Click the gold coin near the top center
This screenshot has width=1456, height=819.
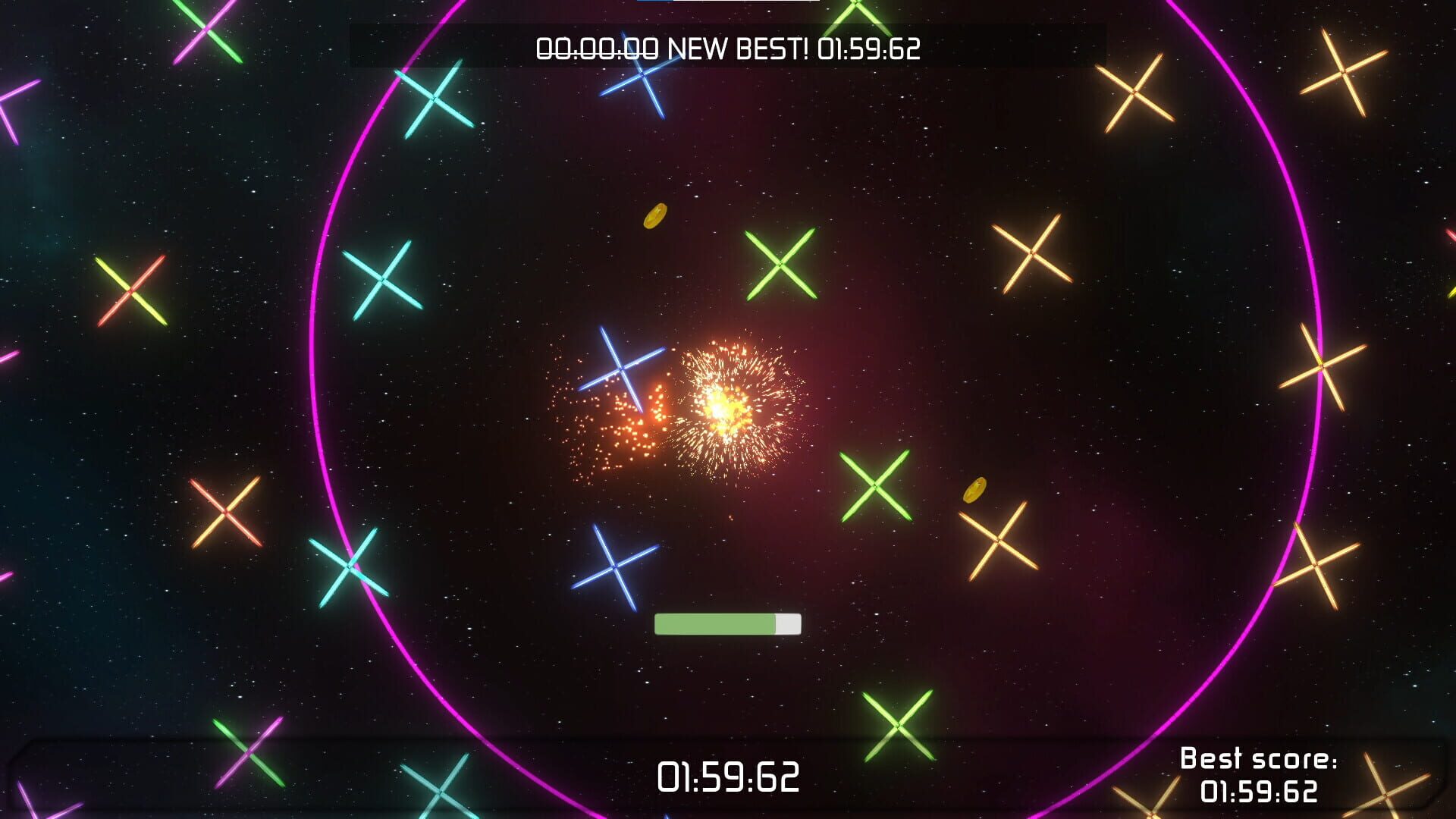[x=656, y=217]
